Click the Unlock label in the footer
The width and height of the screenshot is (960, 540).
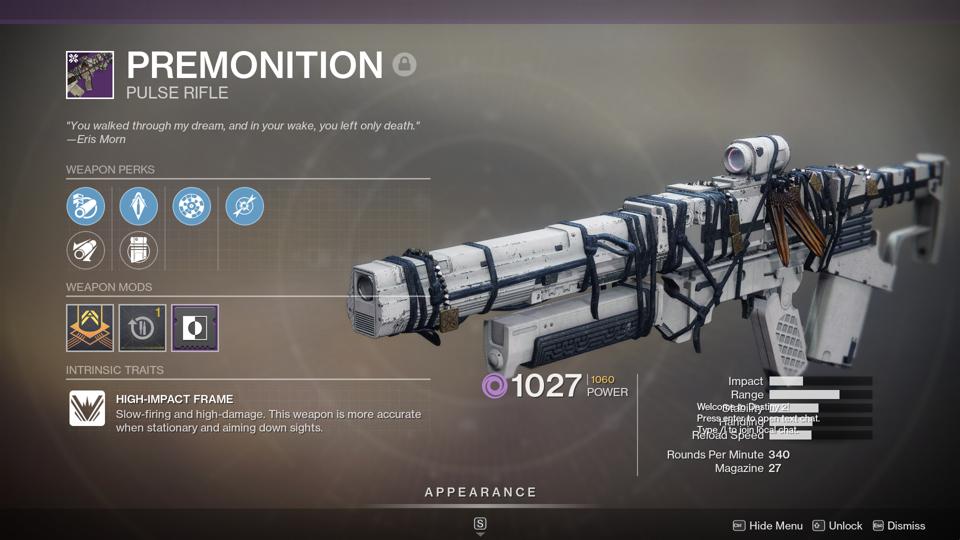click(846, 526)
